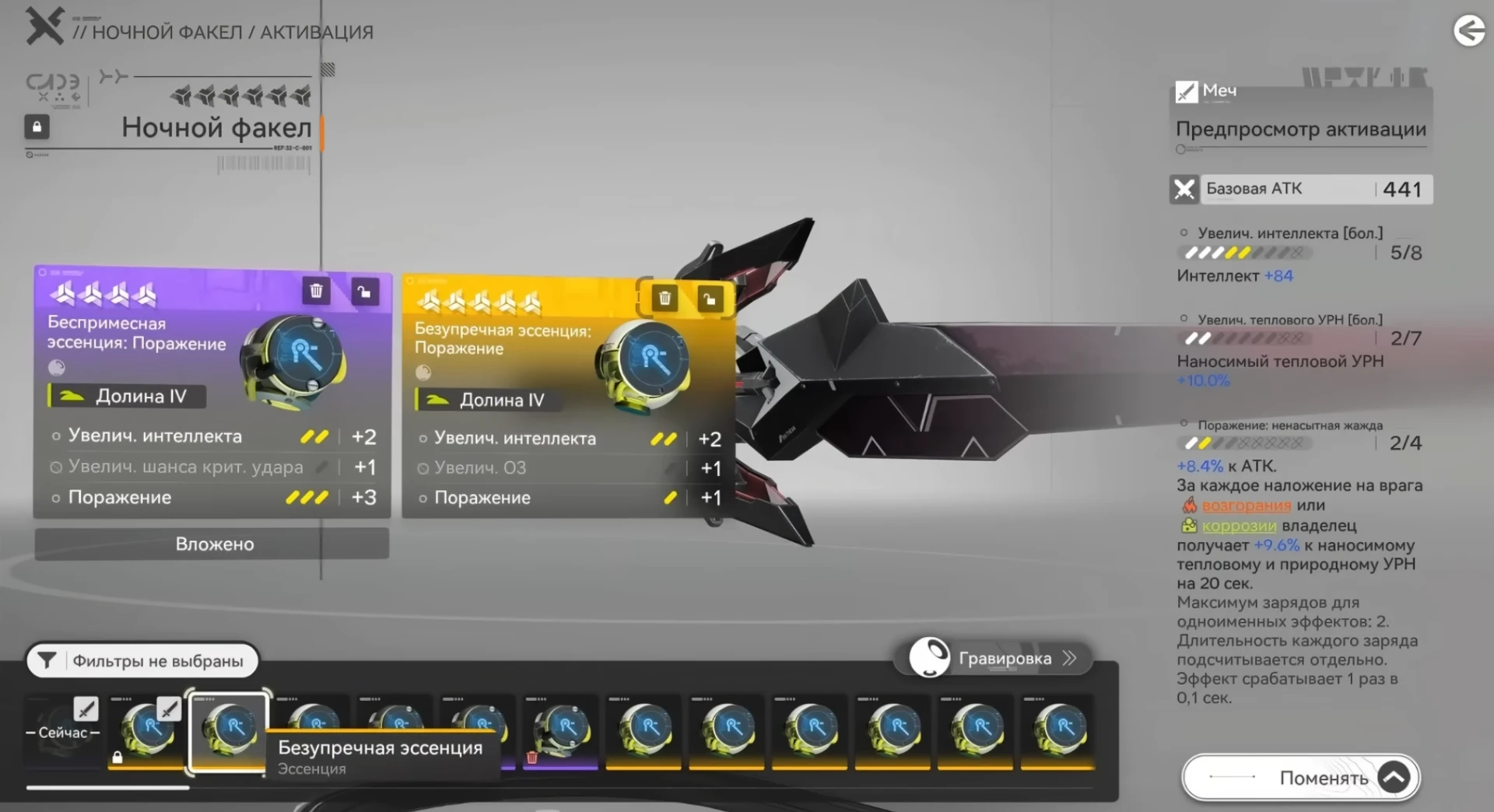Choose the purple essence with red trash marker
The image size is (1494, 812).
click(x=560, y=731)
